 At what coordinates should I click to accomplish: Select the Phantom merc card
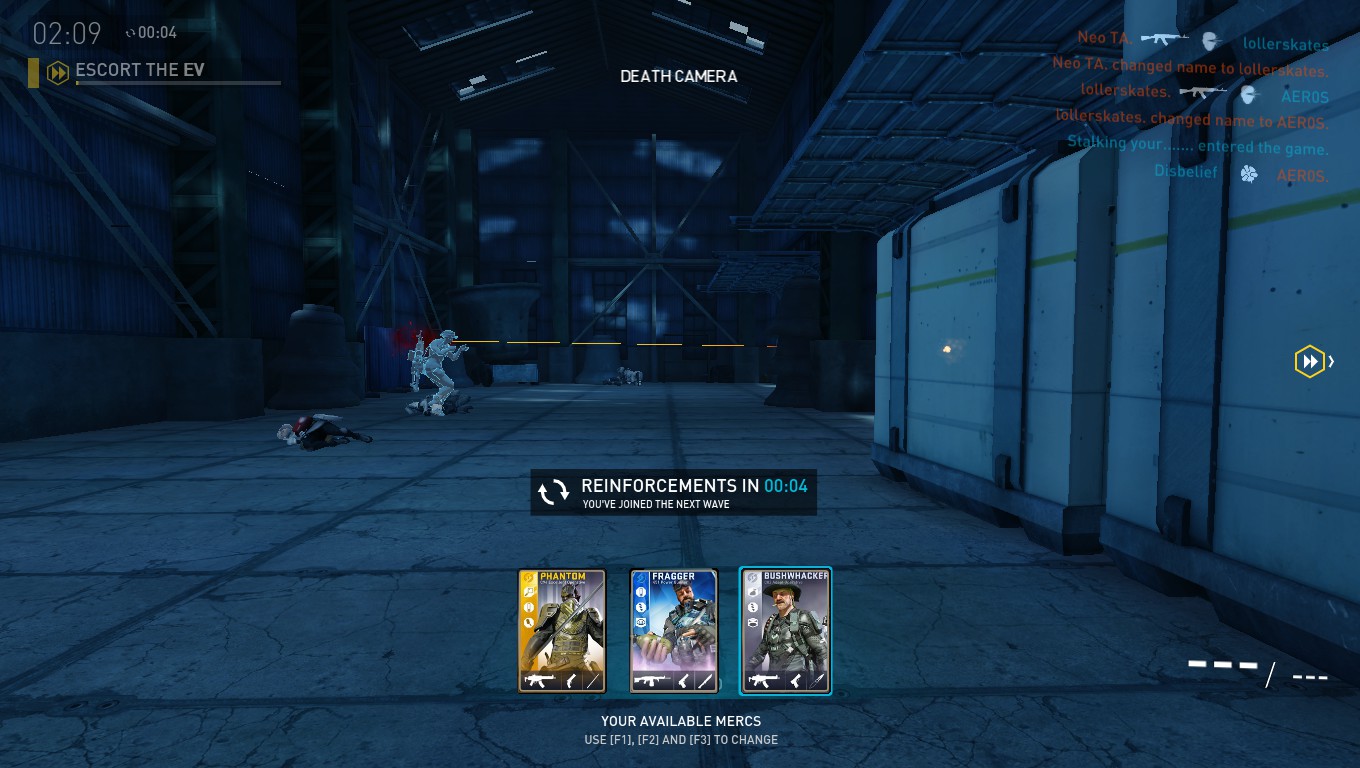(x=562, y=630)
